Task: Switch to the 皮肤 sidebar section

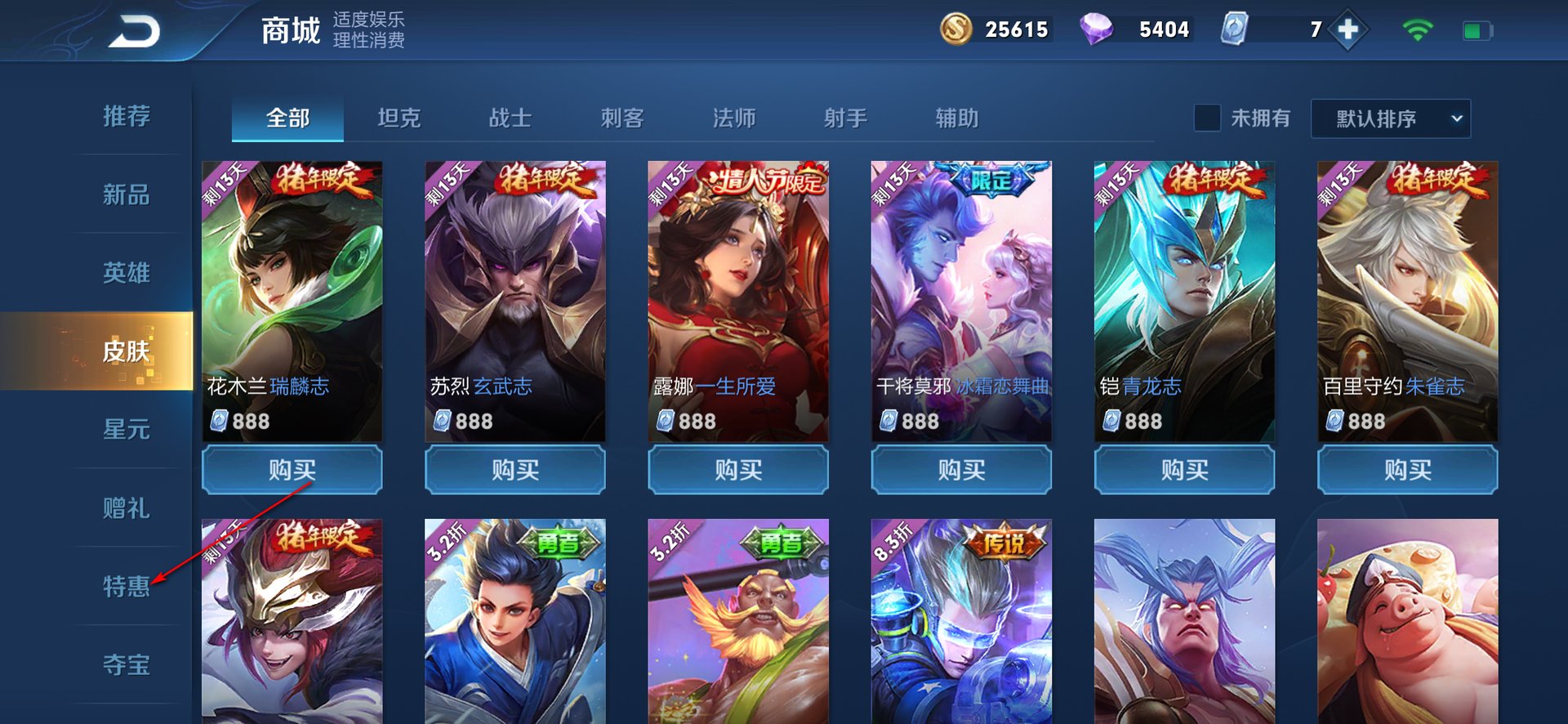Action: 127,351
